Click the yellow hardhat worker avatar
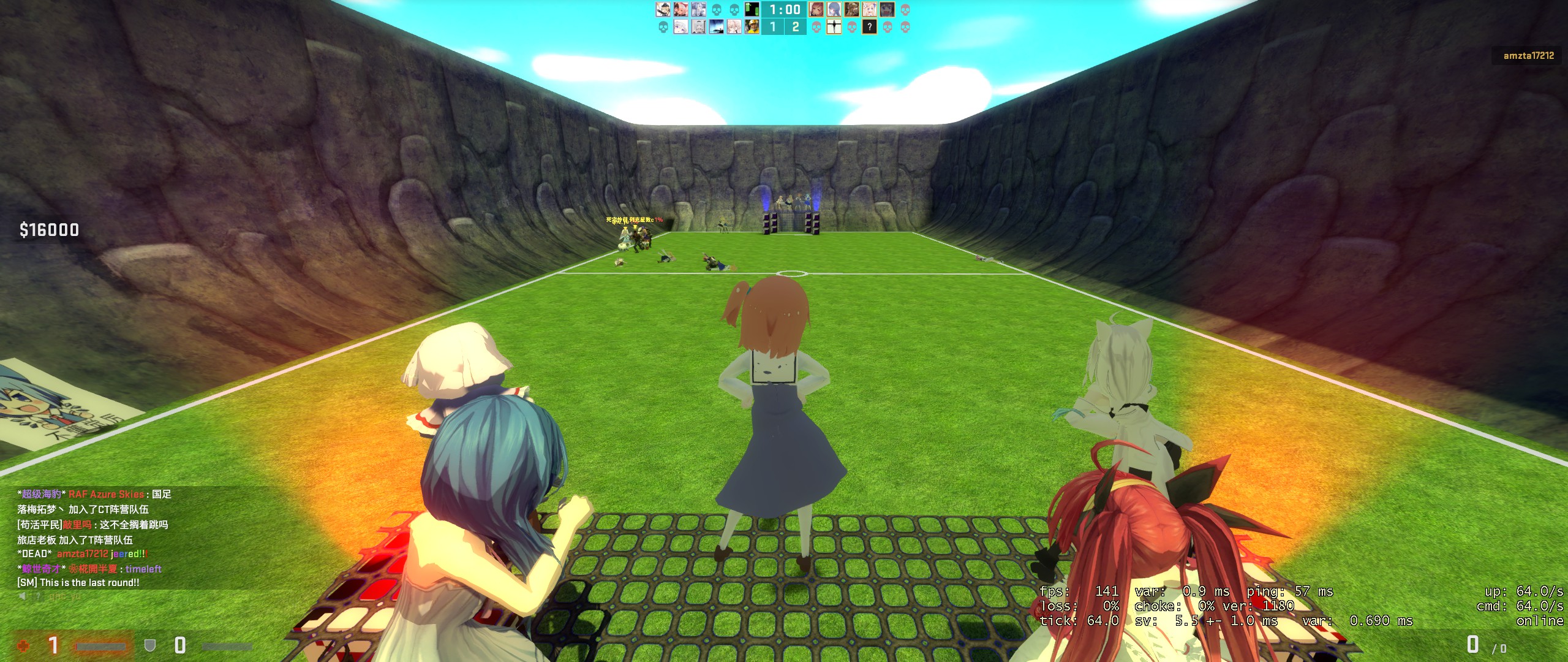The height and width of the screenshot is (662, 1568). tap(752, 26)
